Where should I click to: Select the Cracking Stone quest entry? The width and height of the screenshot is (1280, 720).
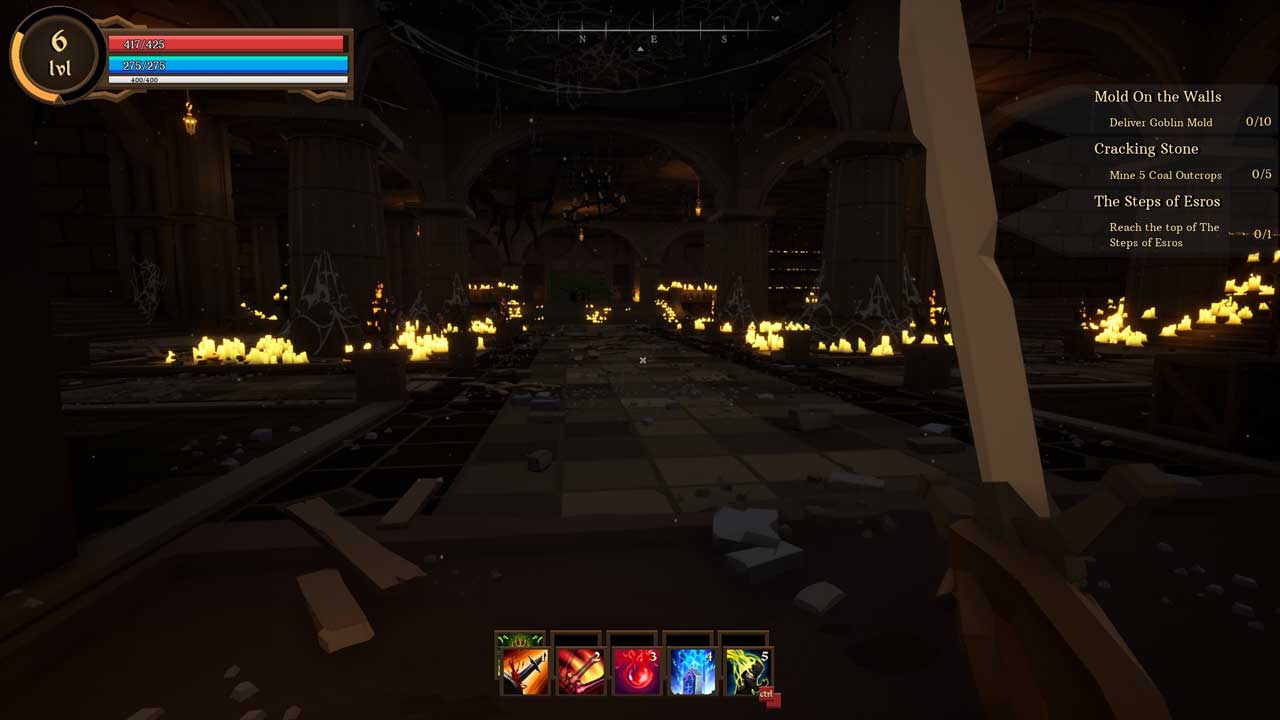click(1145, 149)
